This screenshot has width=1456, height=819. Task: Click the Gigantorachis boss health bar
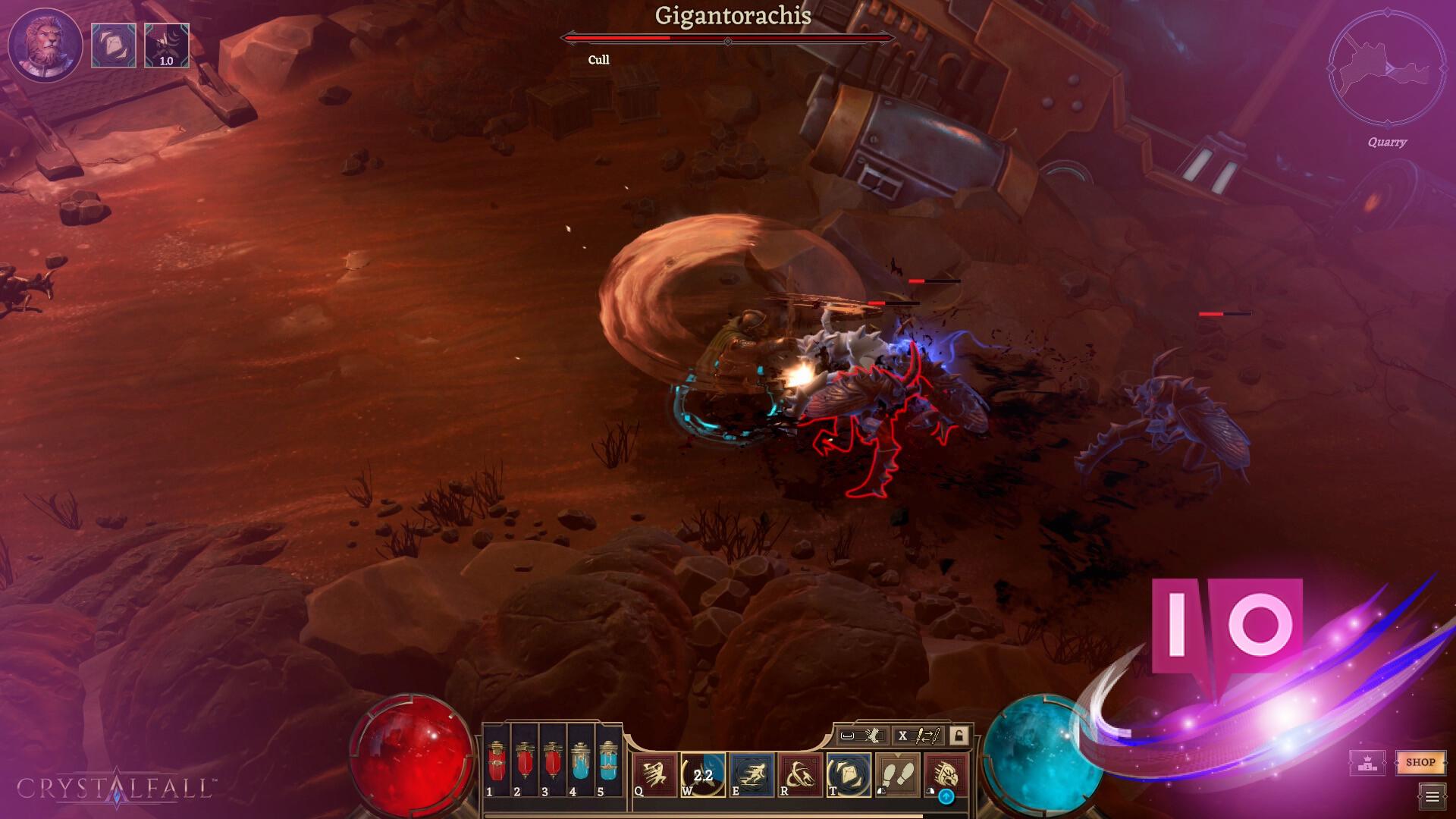[x=728, y=36]
